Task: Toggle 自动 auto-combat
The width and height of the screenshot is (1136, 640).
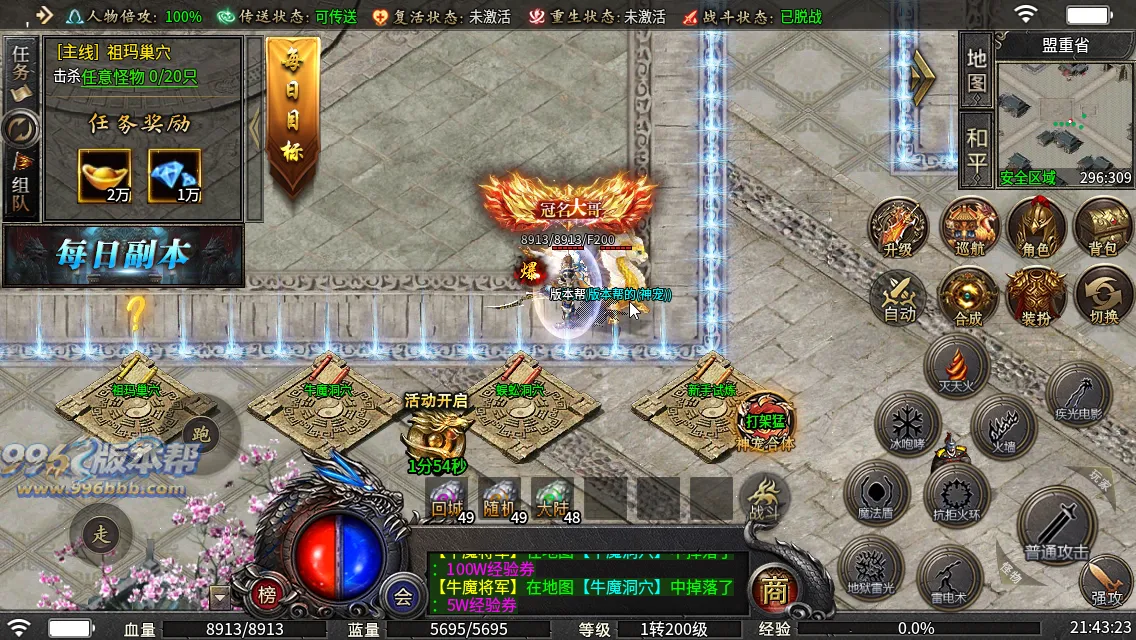Action: click(x=899, y=297)
